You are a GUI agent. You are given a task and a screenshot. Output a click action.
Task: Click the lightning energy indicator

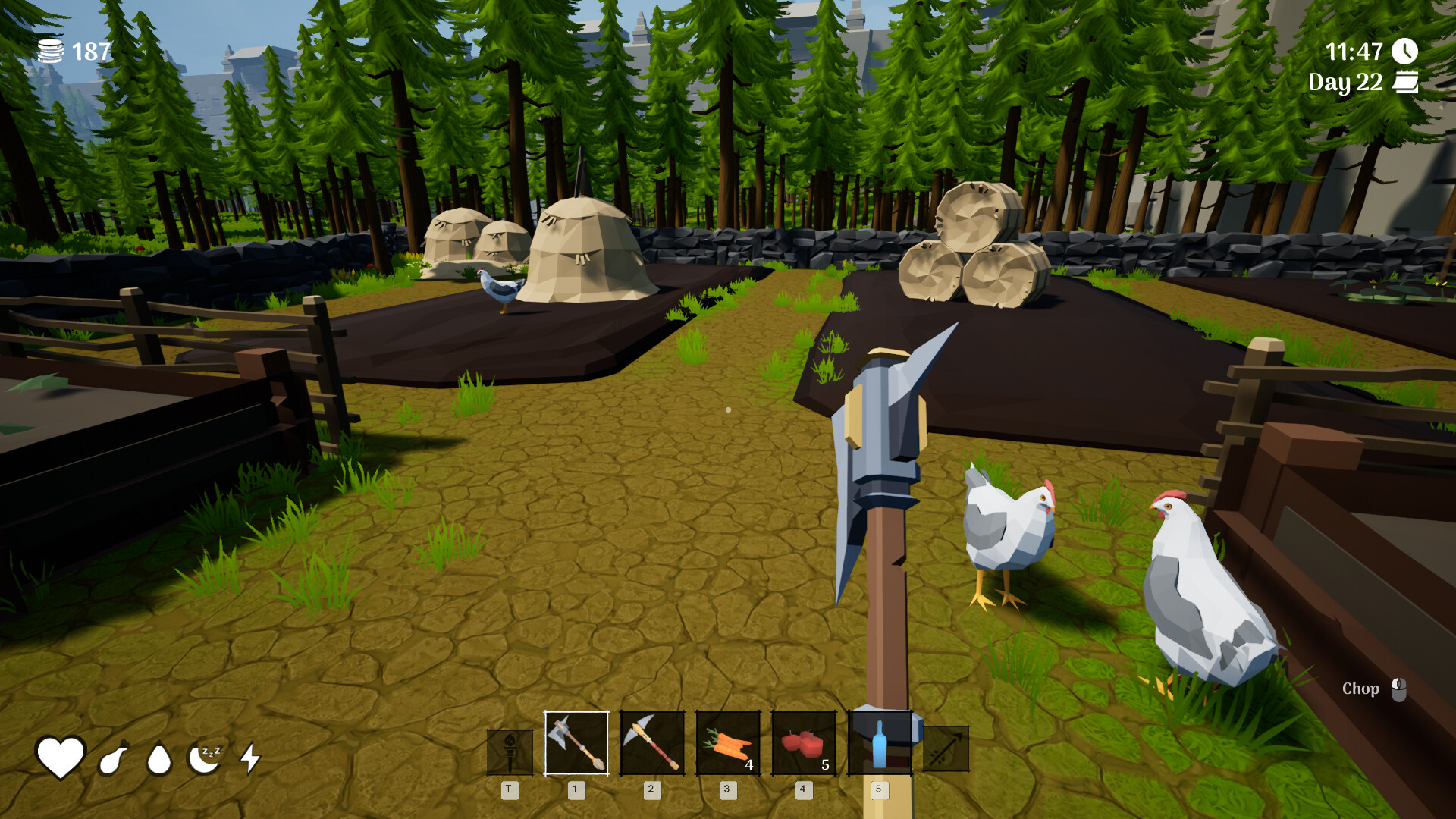[250, 759]
